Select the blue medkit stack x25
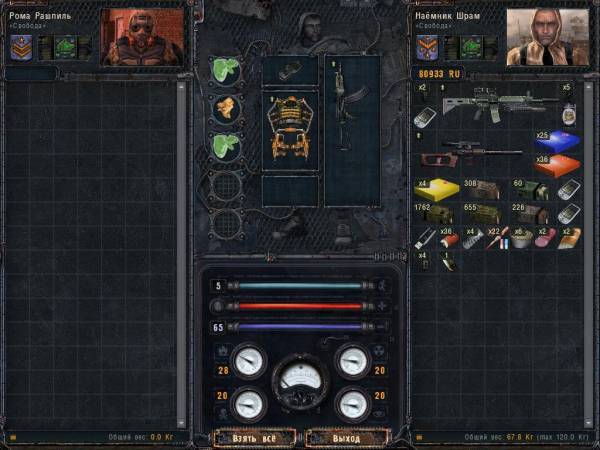Screen dimensions: 600x450 tap(557, 140)
